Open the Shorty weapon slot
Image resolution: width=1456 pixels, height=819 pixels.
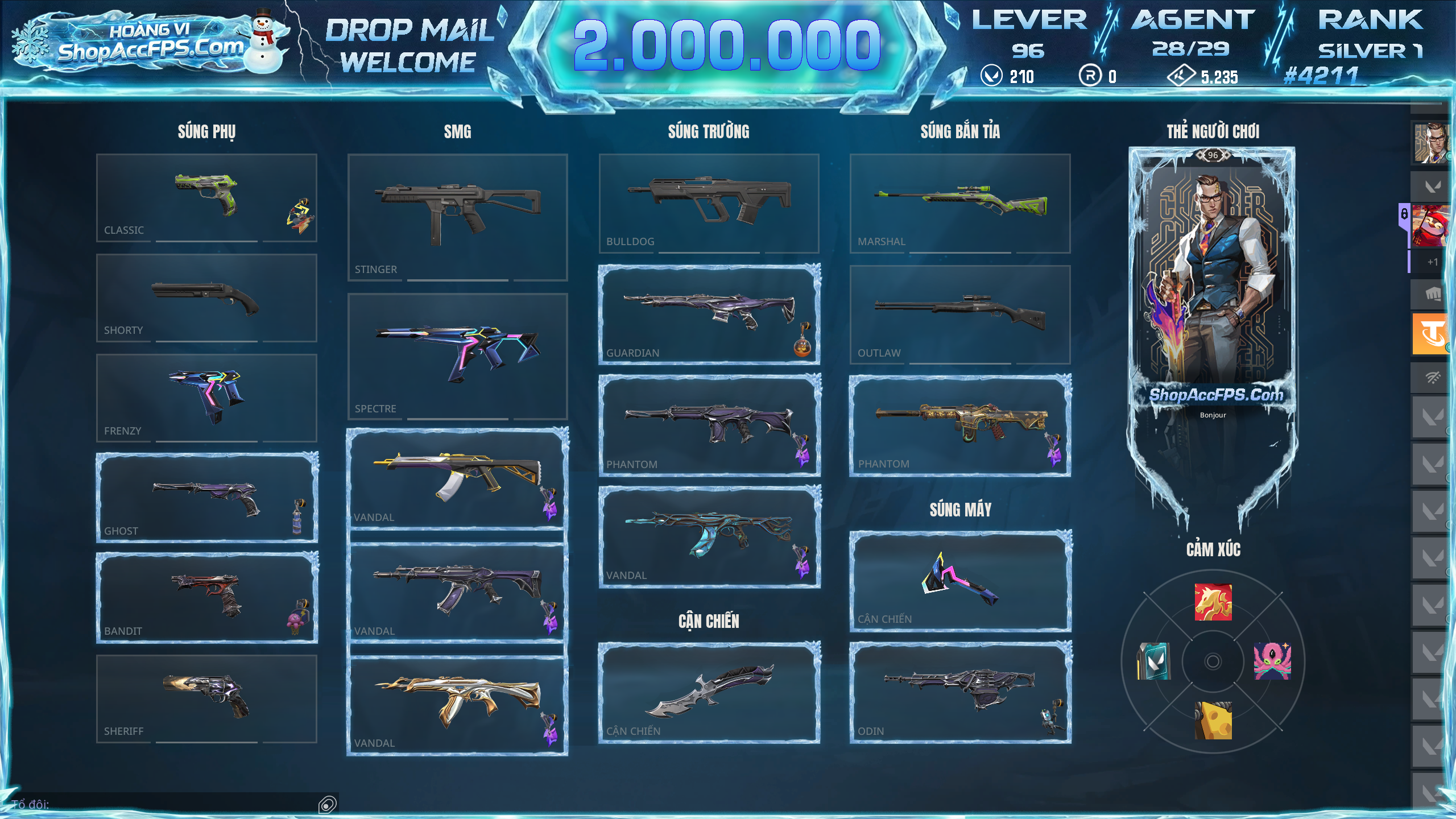coord(206,297)
